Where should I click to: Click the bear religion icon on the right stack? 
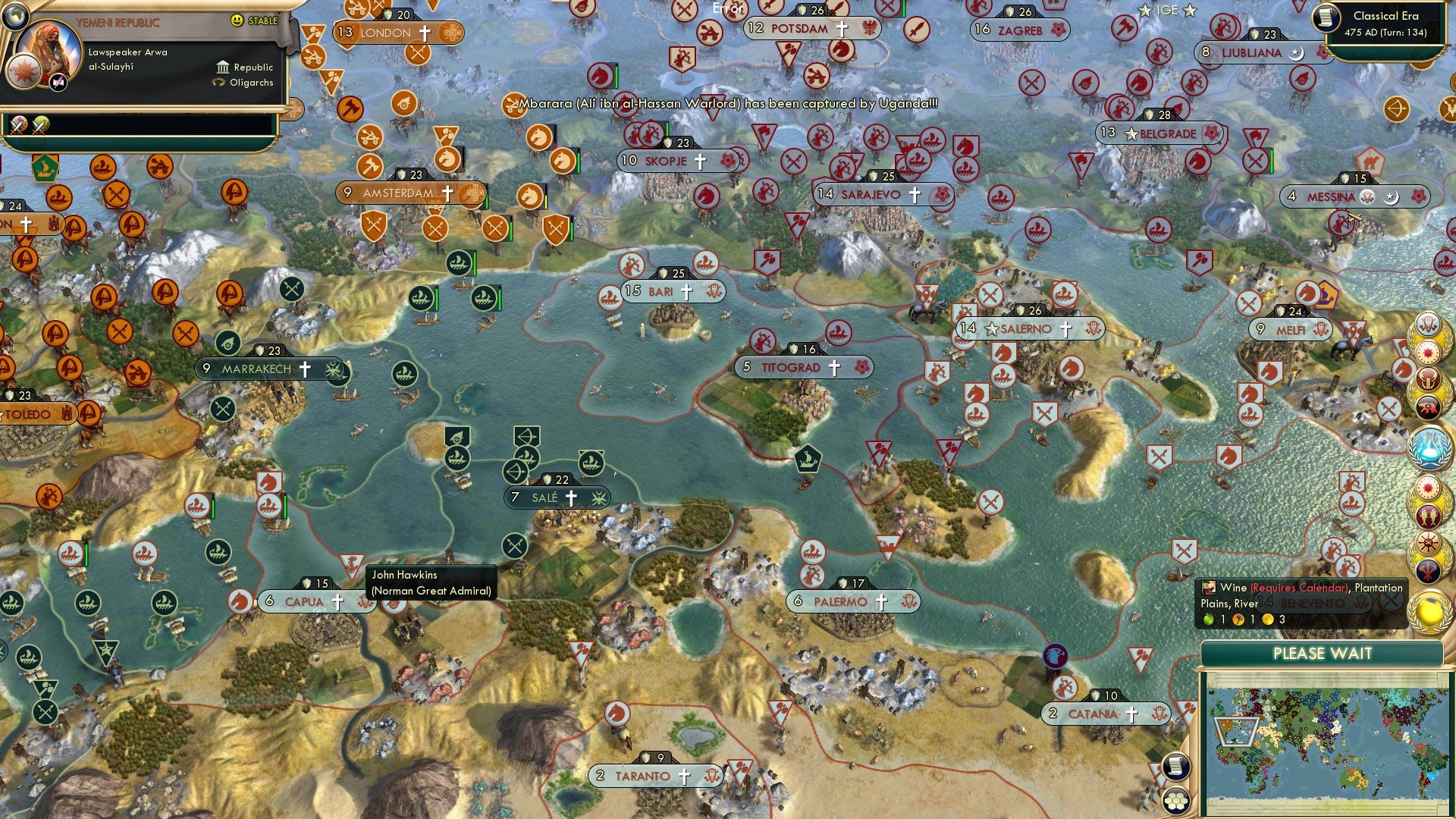coord(1427,403)
